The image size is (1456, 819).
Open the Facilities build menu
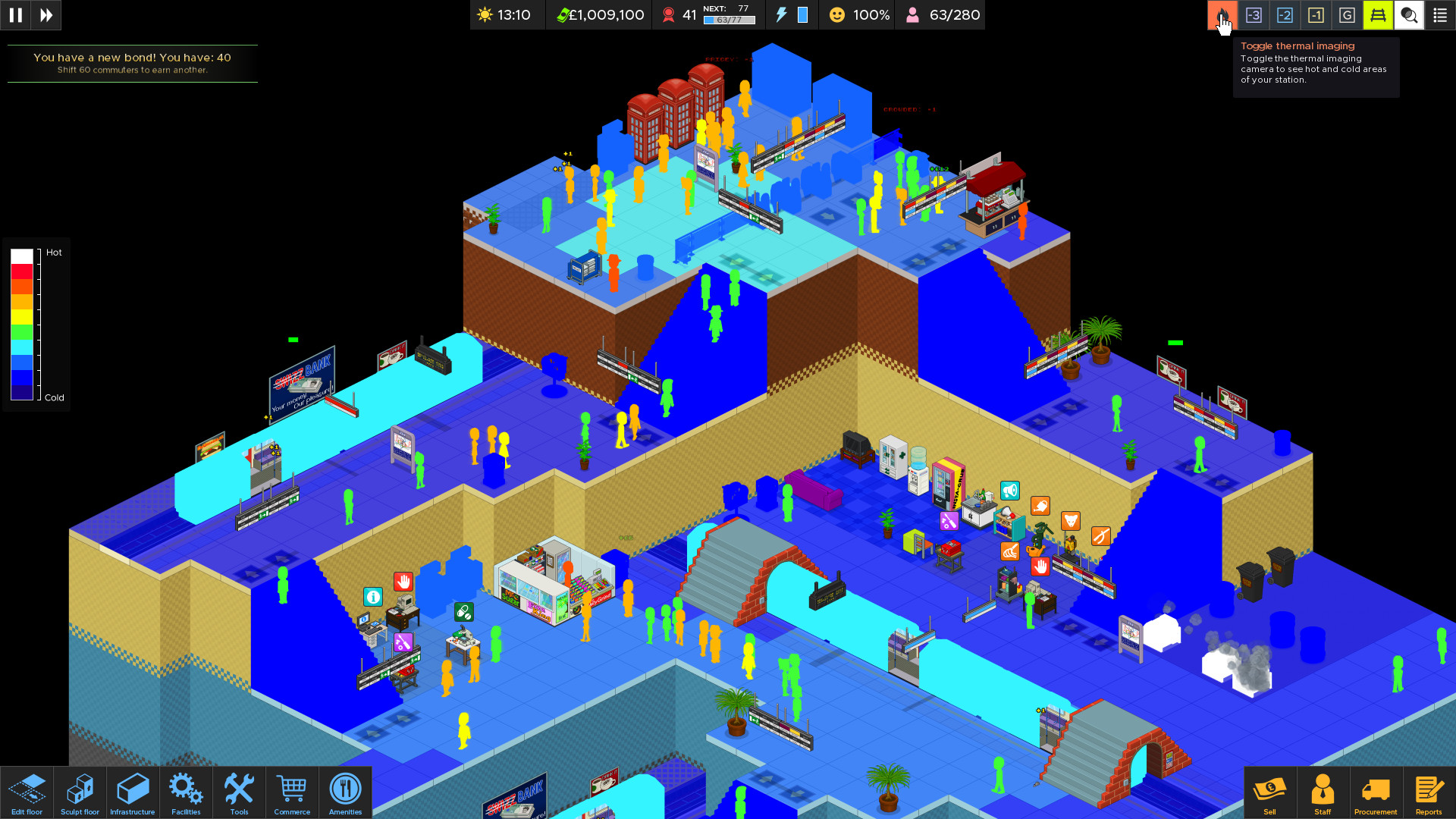(186, 792)
